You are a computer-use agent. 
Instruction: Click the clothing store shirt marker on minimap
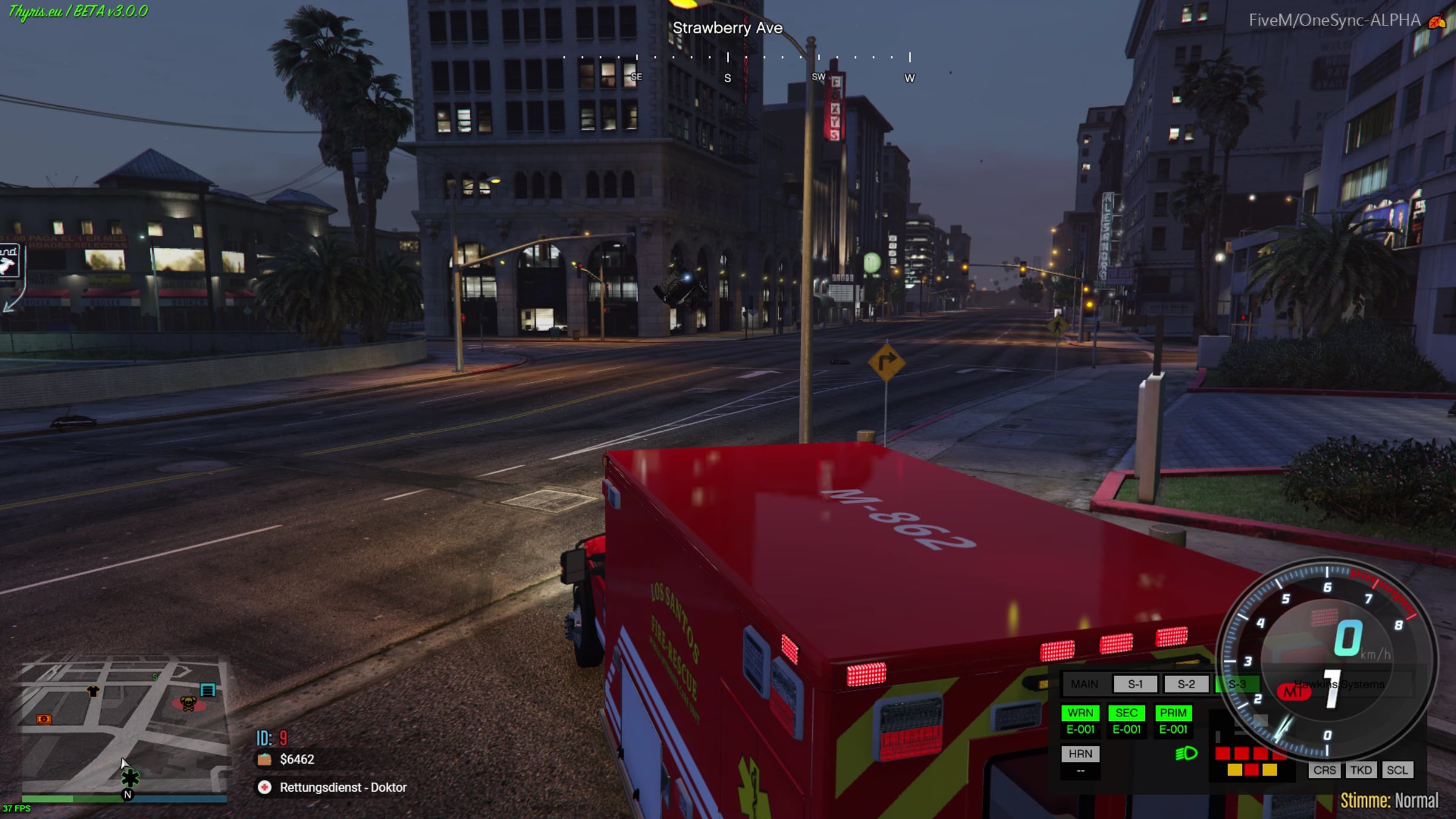pos(93,691)
